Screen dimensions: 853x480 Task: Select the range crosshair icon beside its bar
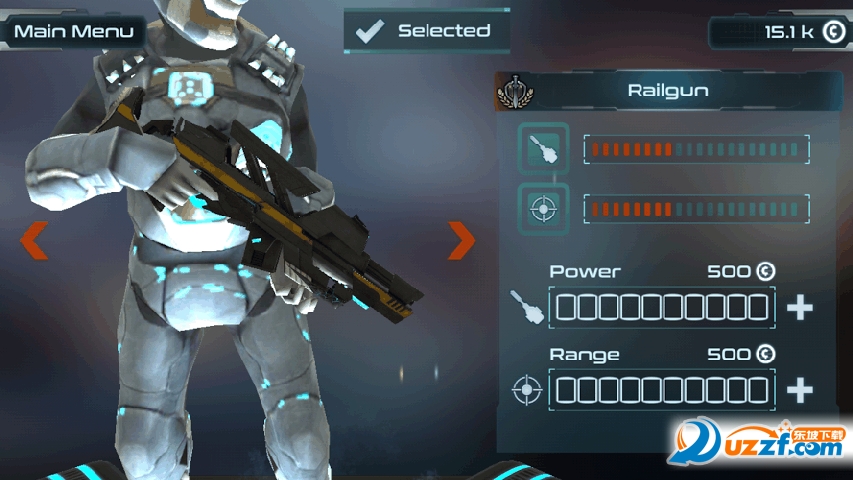pos(544,209)
